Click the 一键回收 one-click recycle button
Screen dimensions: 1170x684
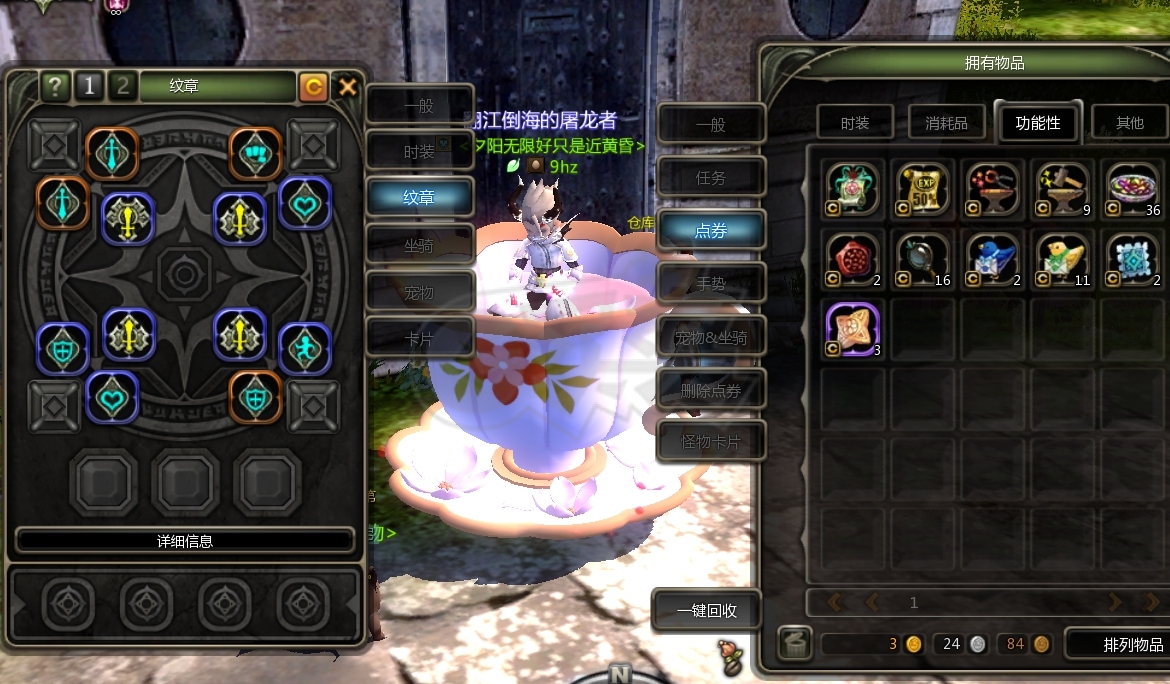coord(706,610)
